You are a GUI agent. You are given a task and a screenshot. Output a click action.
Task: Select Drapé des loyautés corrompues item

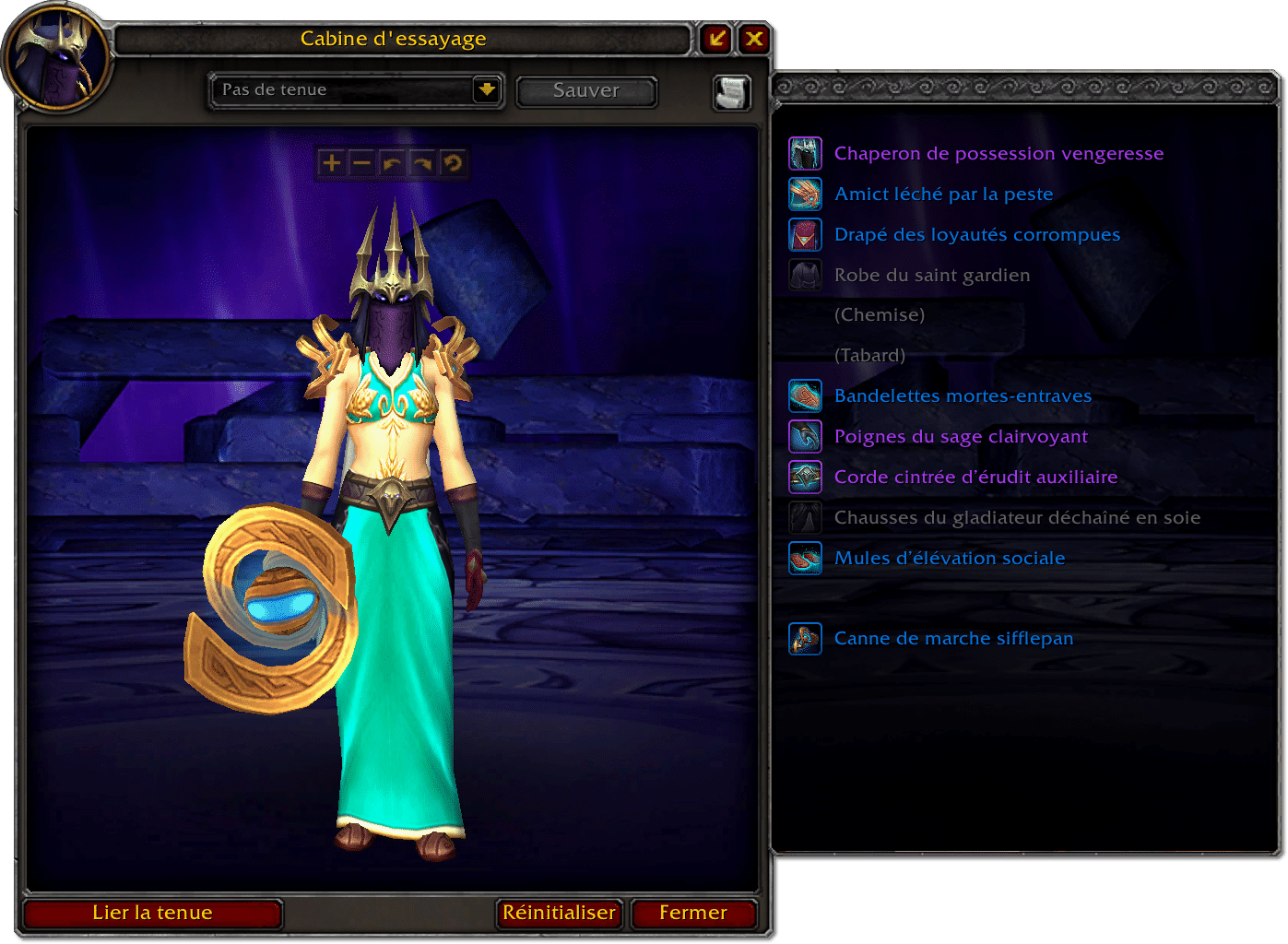click(x=976, y=235)
